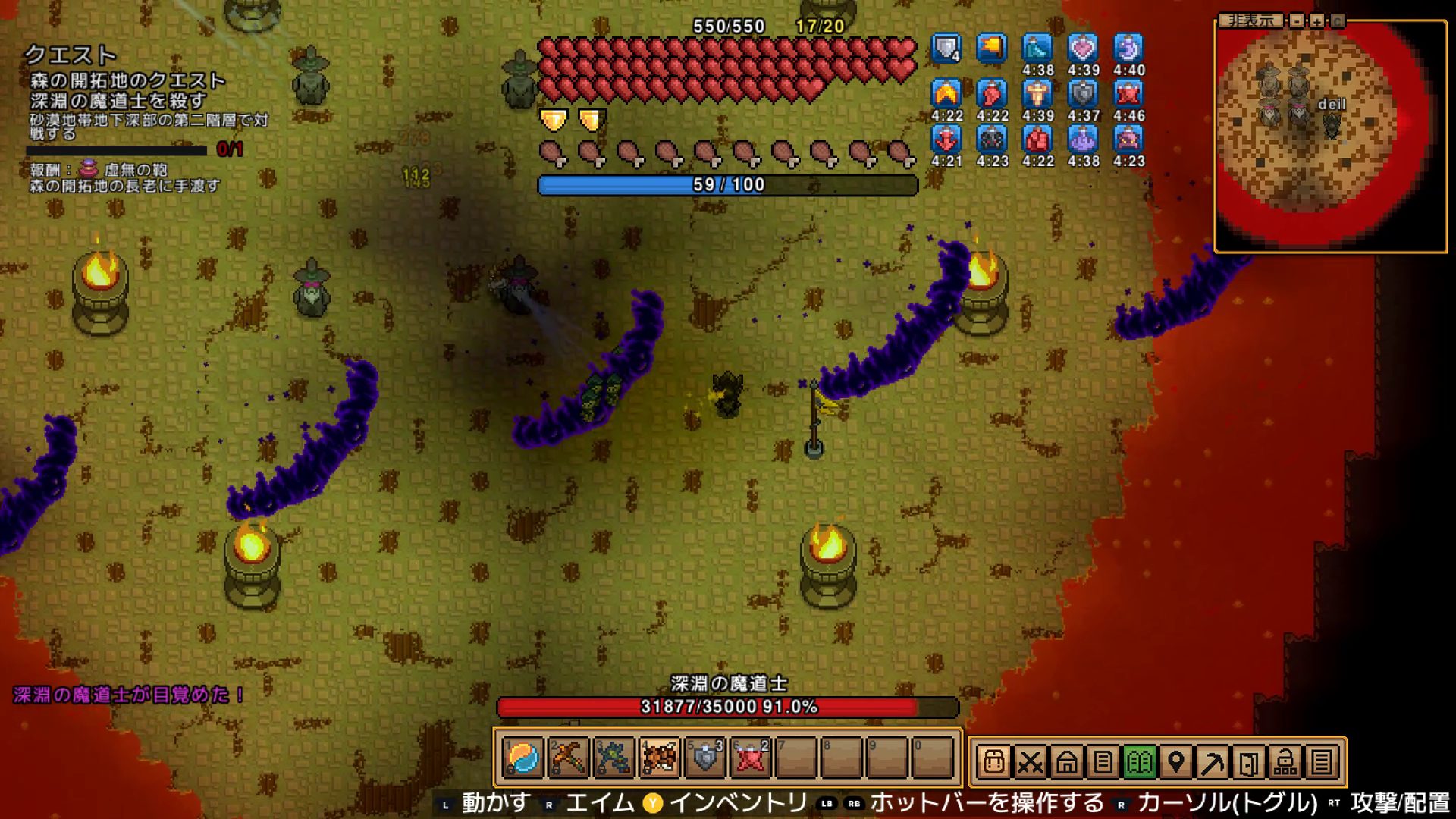
Task: Select the green bow weapon in hotbar
Action: (x=613, y=758)
